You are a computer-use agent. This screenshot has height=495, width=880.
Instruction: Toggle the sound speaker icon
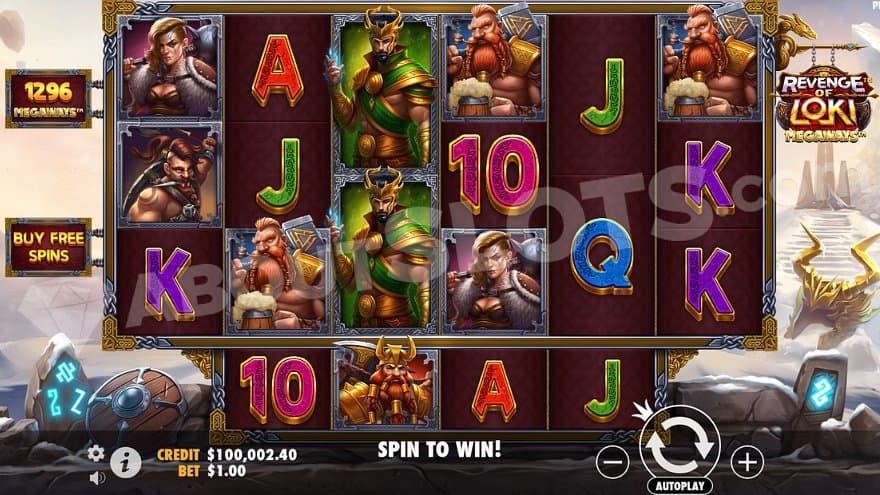tap(97, 478)
